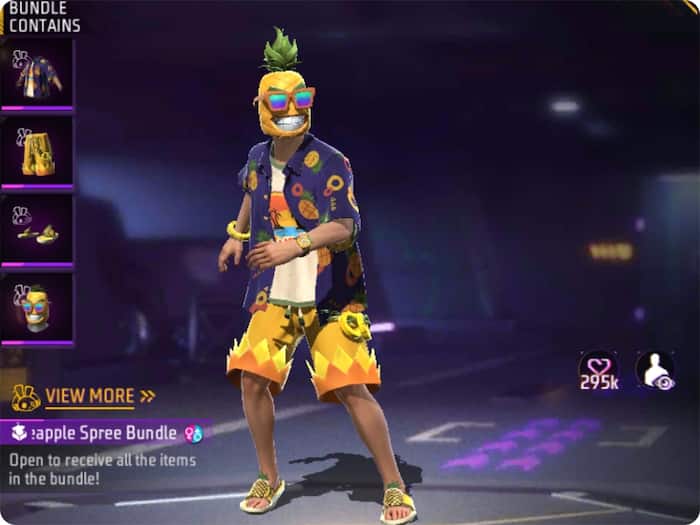Screen dimensions: 700x525
Task: Select the yellow sandals bundle item
Action: (x=37, y=229)
